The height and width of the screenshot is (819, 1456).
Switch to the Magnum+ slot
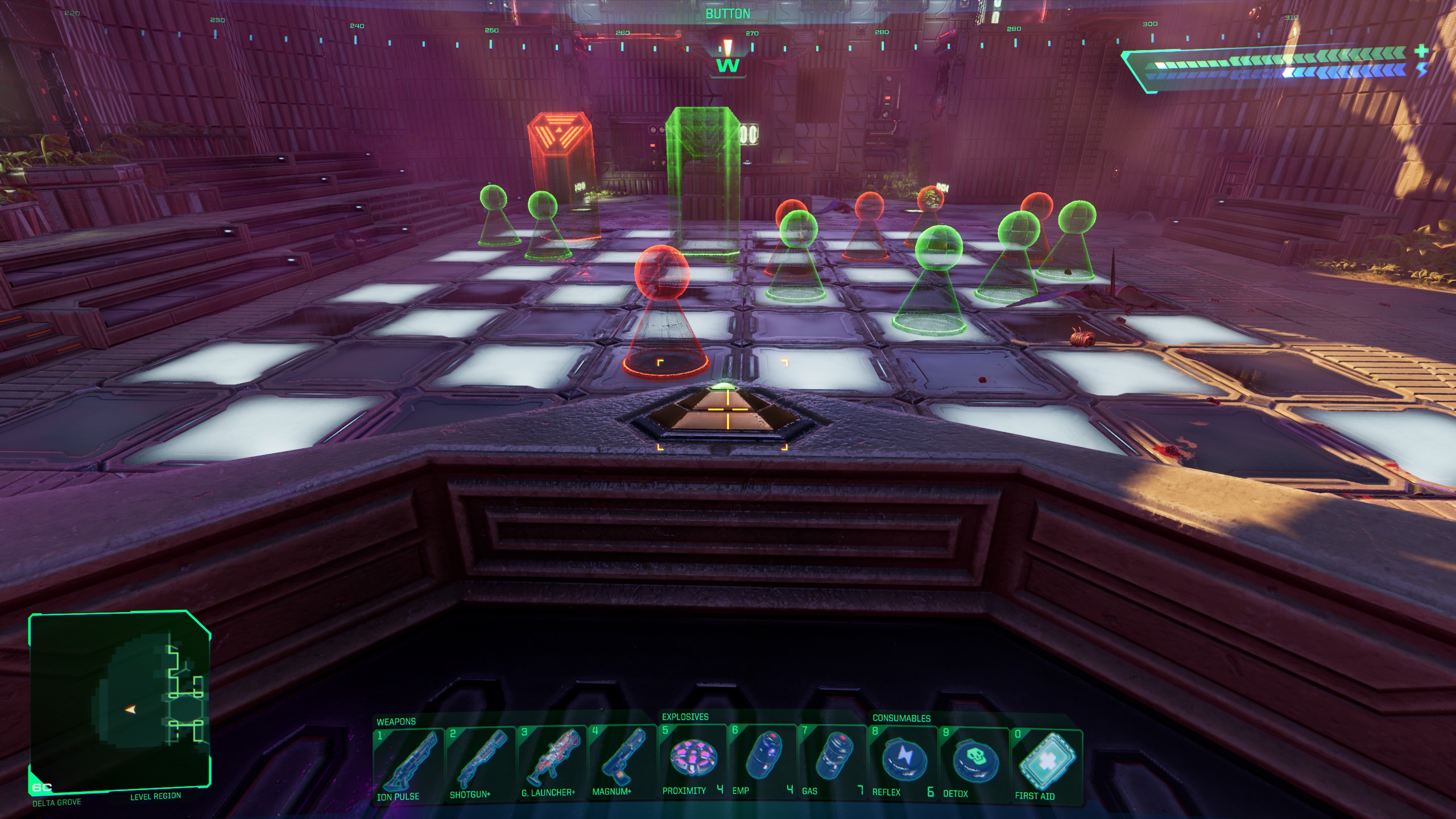(x=622, y=762)
